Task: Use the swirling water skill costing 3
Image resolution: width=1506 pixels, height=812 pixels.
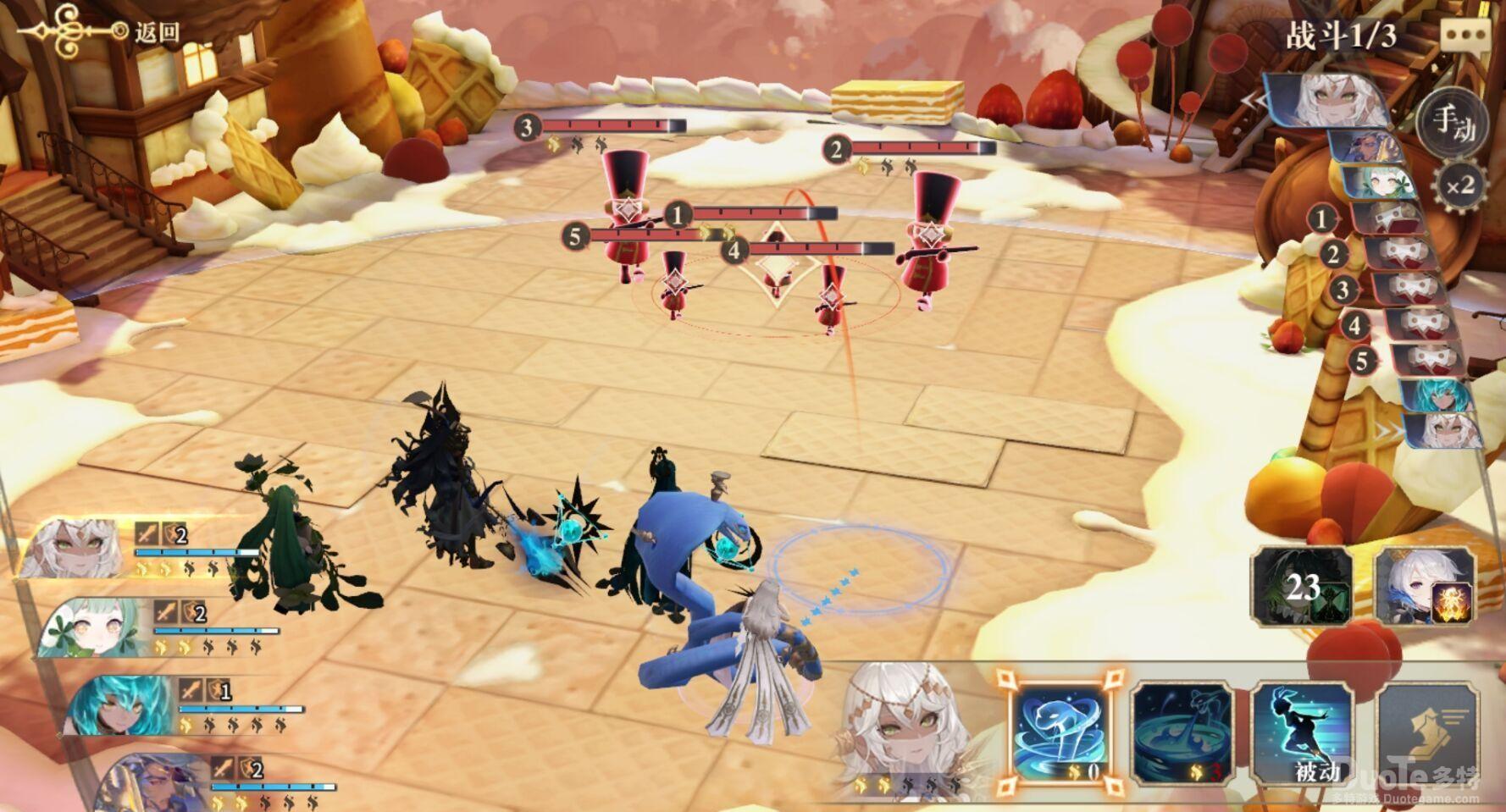Action: (1182, 732)
